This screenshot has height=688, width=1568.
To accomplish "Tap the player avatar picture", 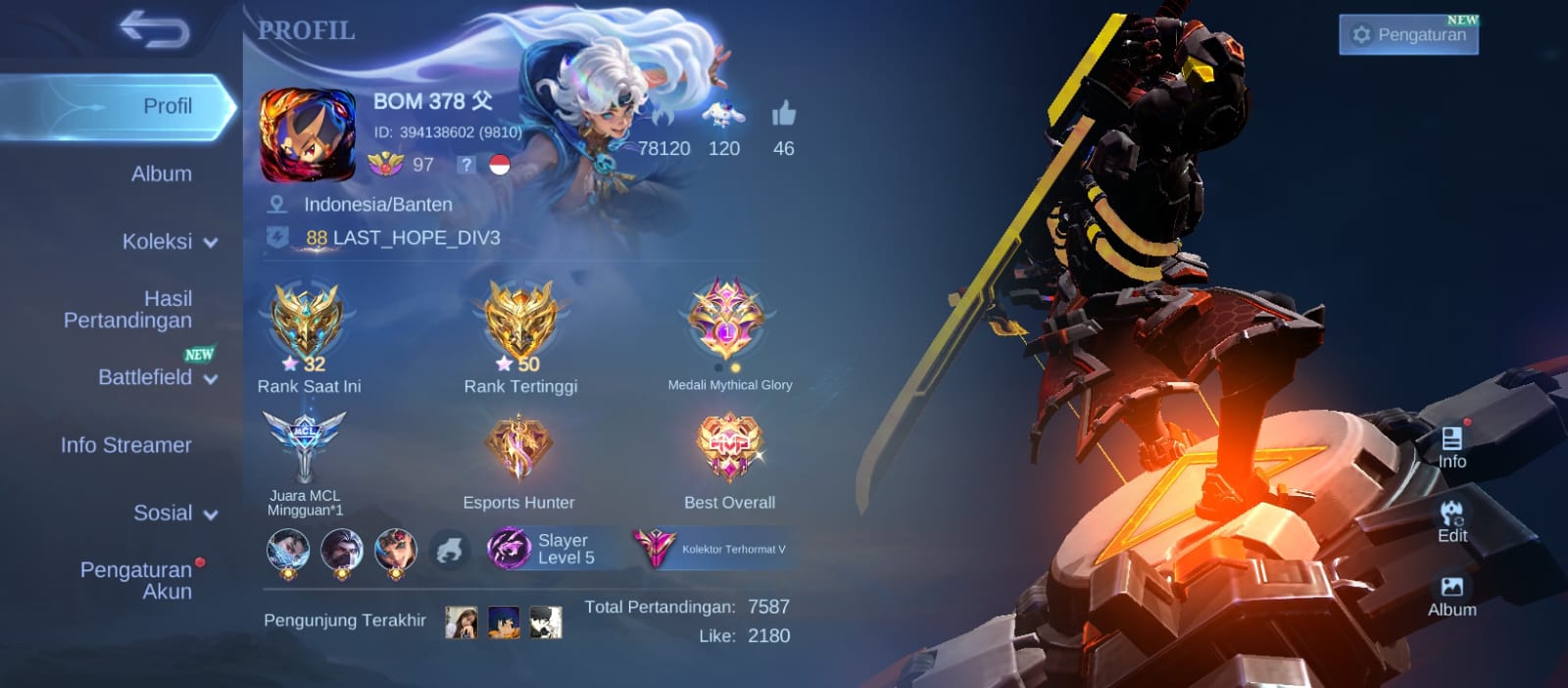I will click(307, 135).
